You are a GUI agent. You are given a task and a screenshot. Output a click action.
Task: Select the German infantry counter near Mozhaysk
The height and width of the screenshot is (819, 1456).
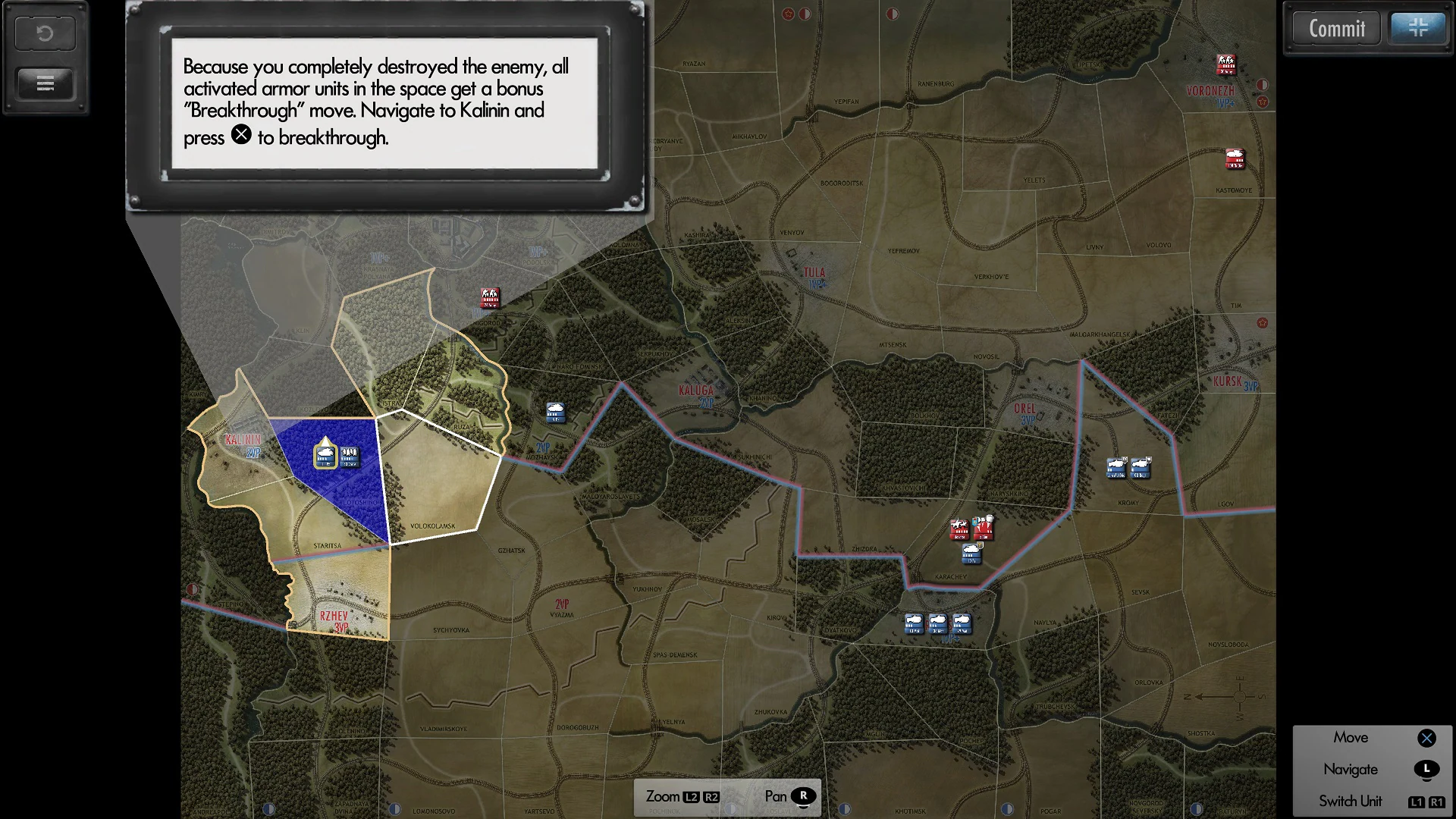coord(555,414)
